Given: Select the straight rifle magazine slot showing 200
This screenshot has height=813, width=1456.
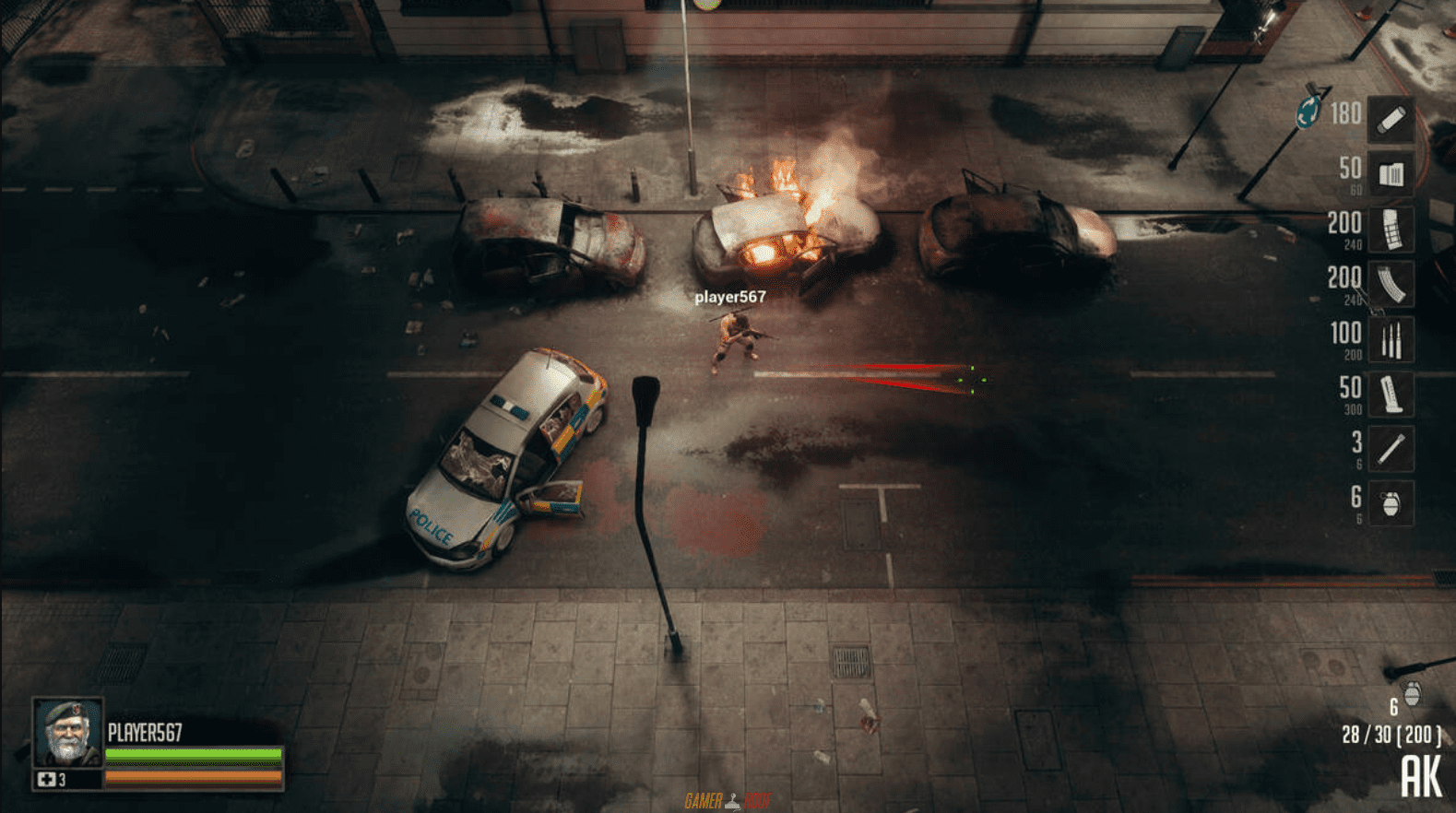Looking at the screenshot, I should tap(1391, 228).
